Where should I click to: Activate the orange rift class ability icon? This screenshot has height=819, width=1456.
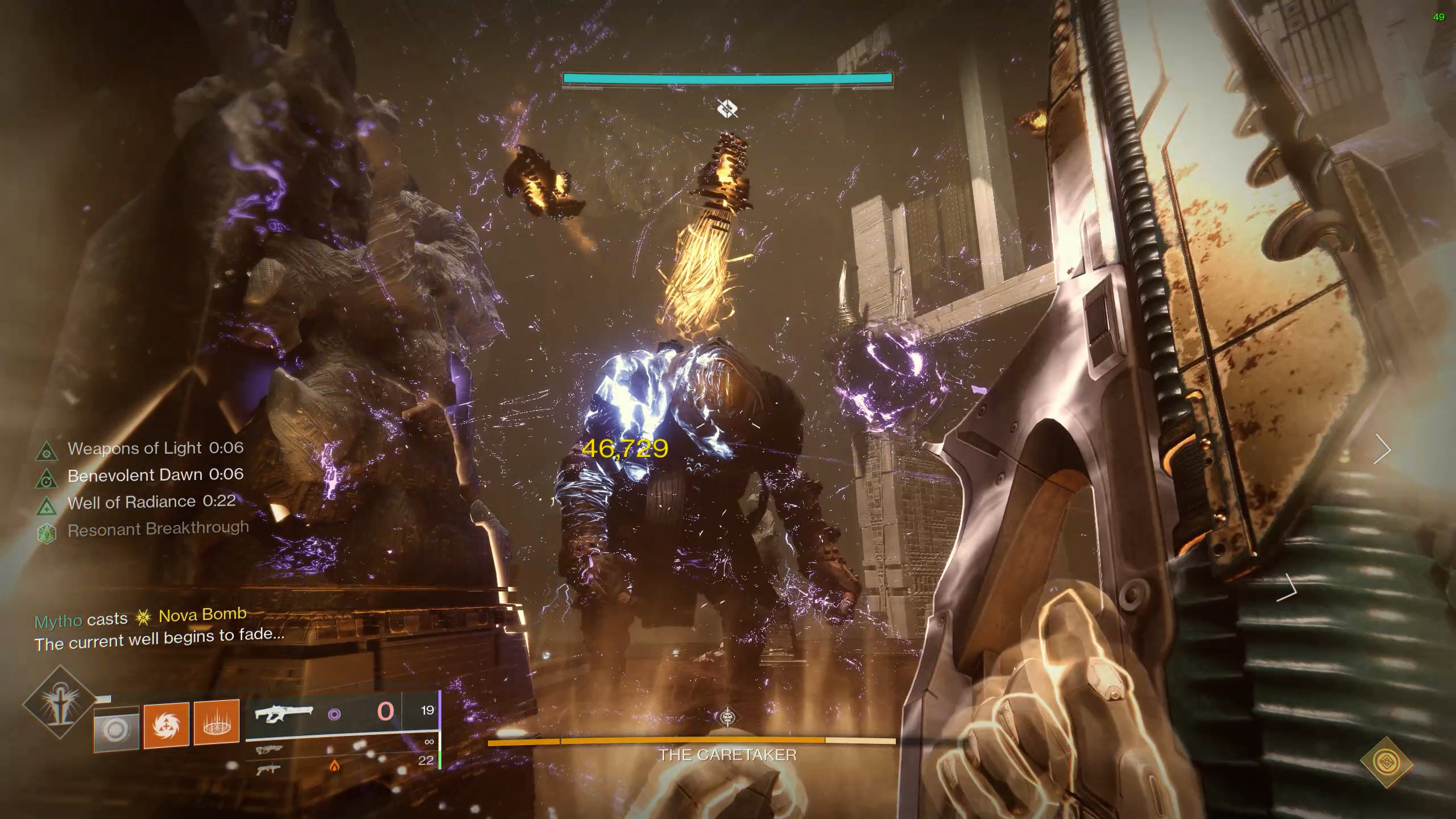point(216,722)
